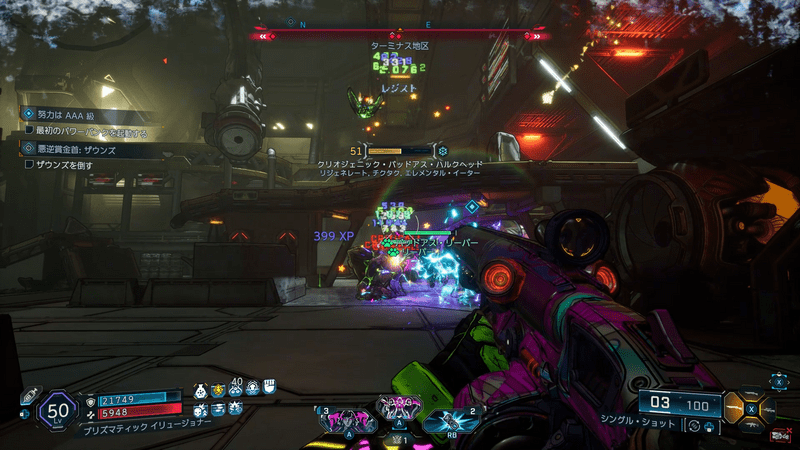The height and width of the screenshot is (450, 800).
Task: Click the flask status effect icon
Action: pos(200,390)
